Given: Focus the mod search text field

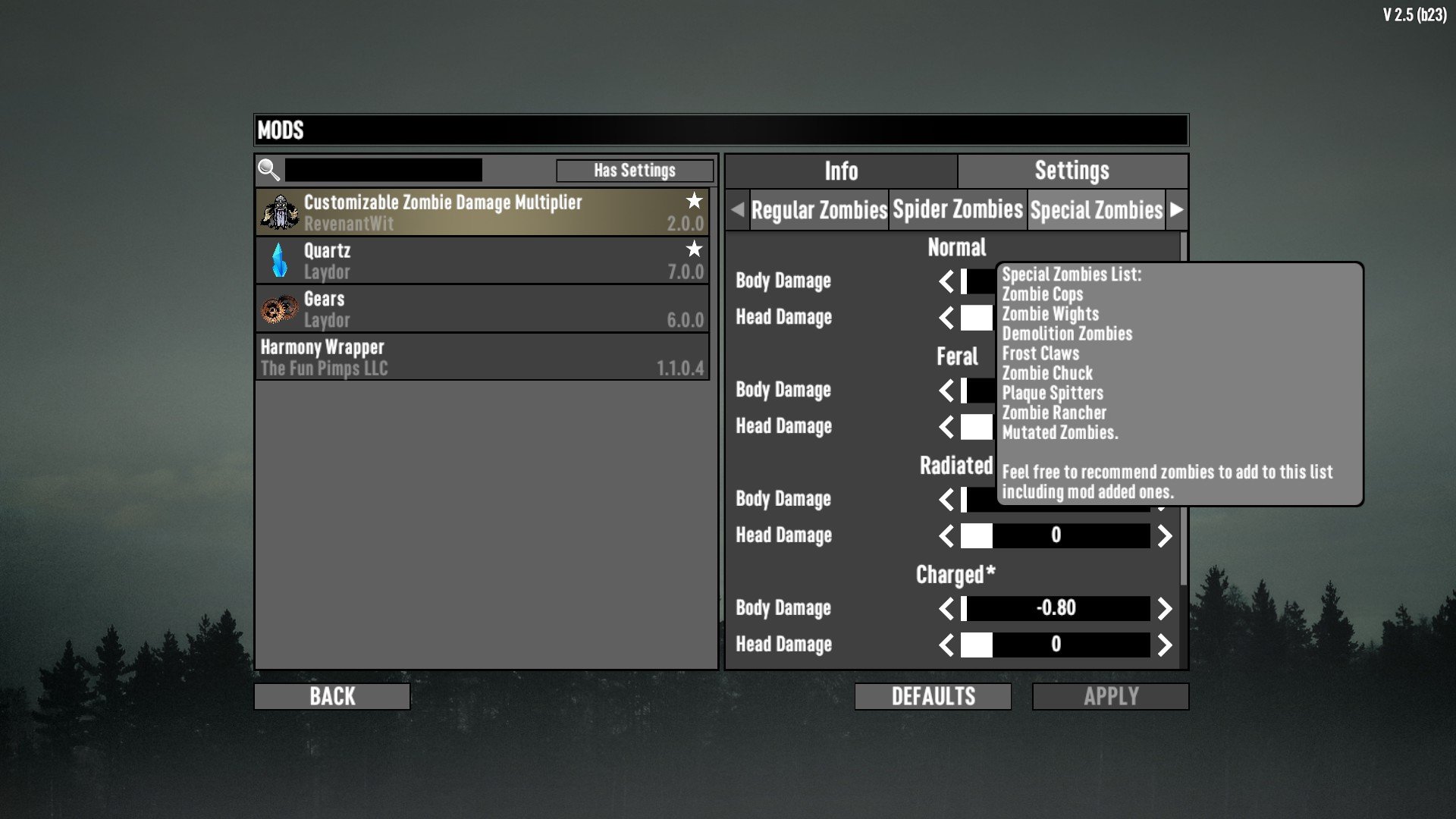Looking at the screenshot, I should [383, 170].
